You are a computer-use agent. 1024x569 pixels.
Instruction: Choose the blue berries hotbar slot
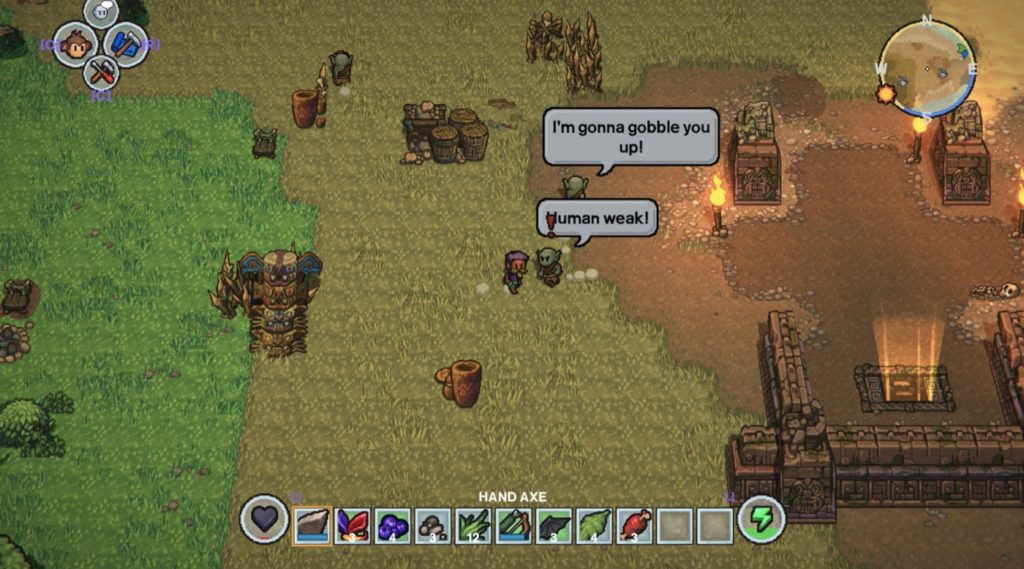click(x=392, y=524)
